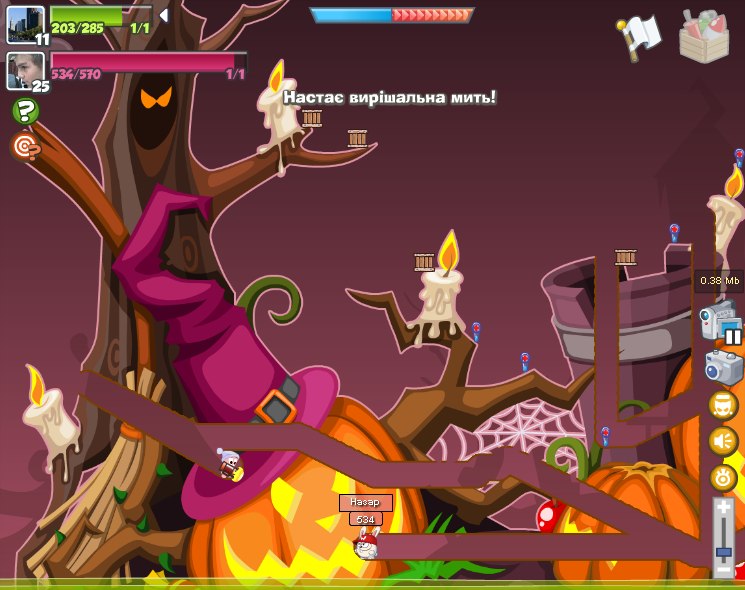
Task: Collapse the player panel with the white arrow
Action: point(164,15)
